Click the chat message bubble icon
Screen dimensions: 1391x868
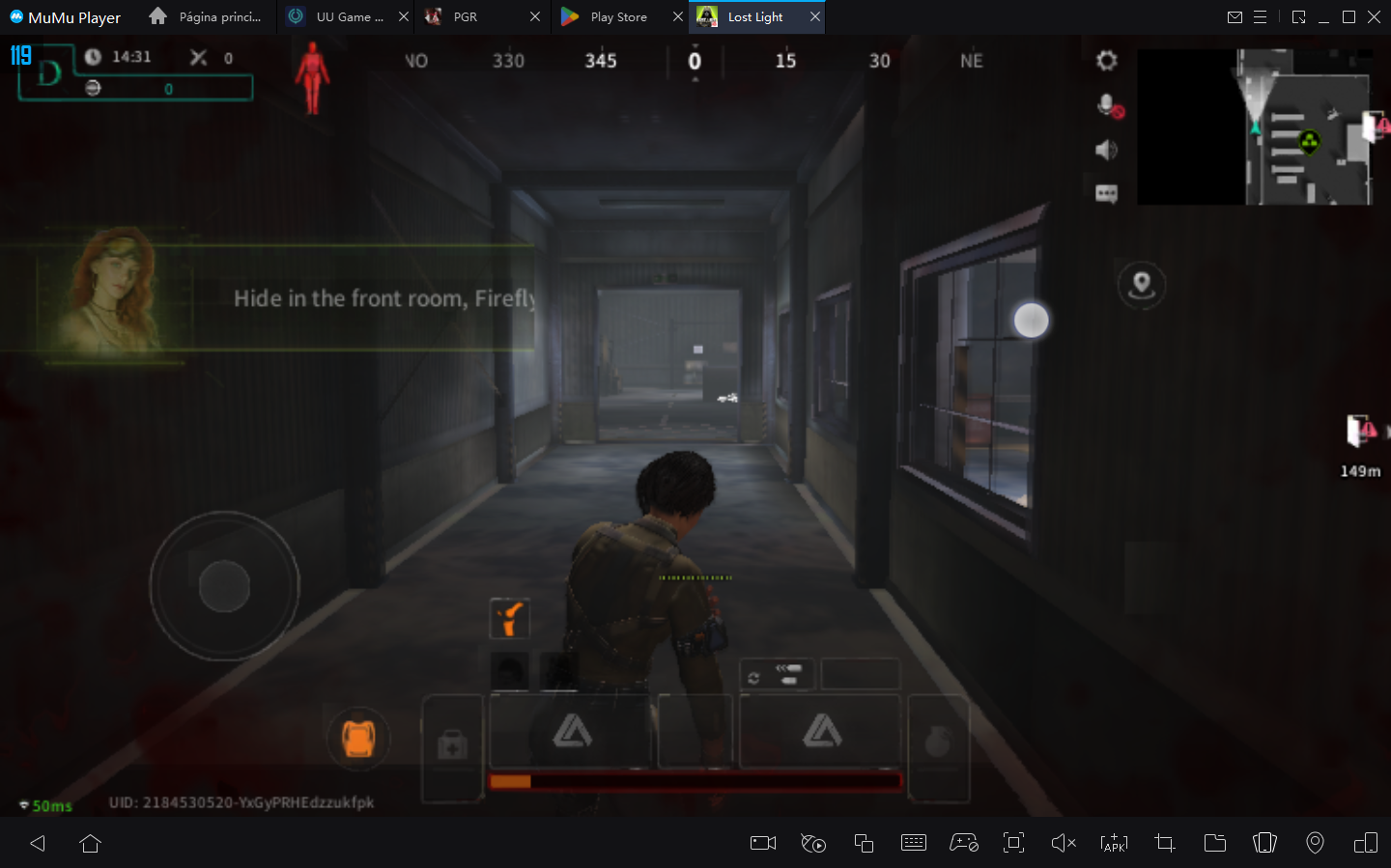pyautogui.click(x=1105, y=193)
